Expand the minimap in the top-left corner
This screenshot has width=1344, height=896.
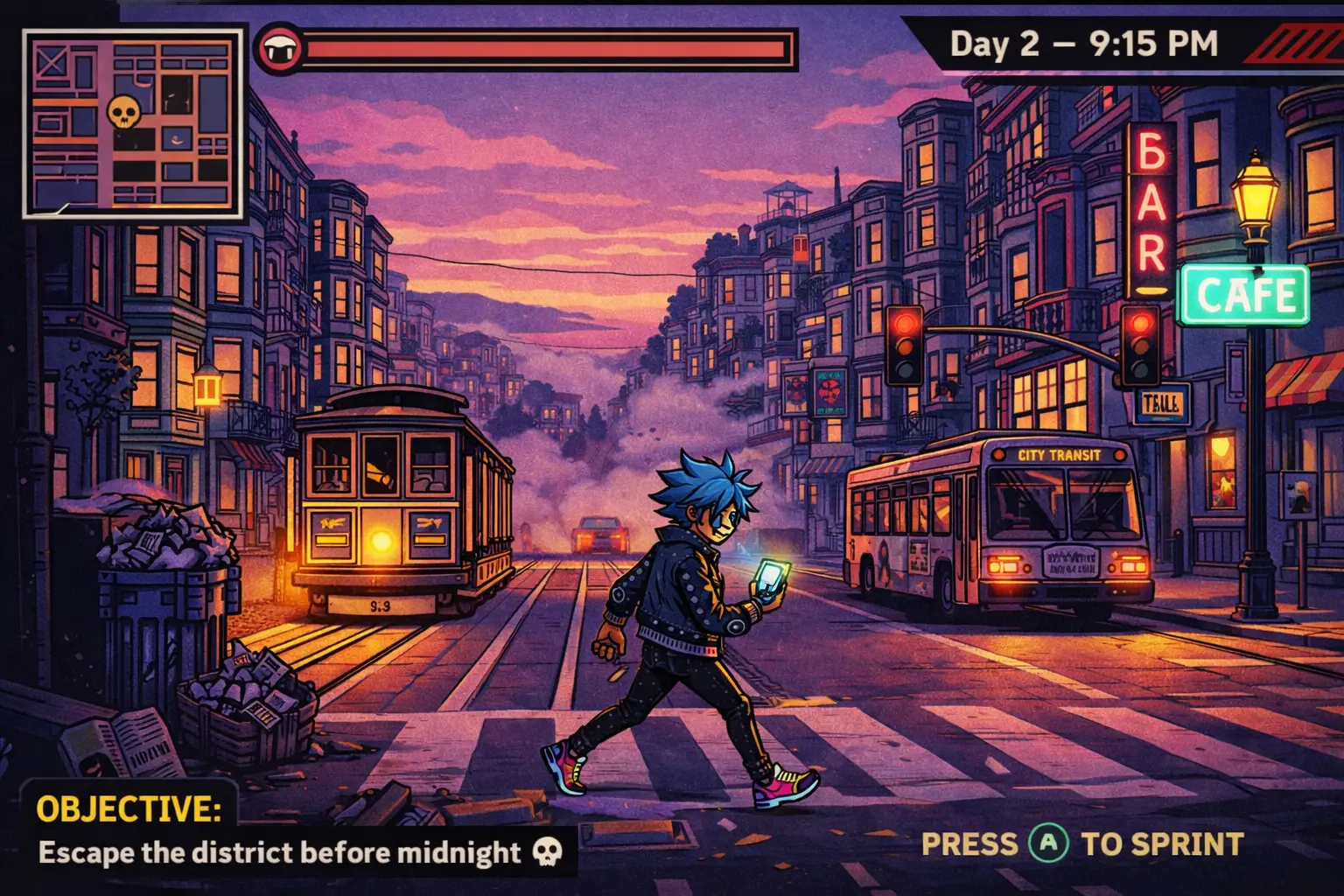[131, 122]
